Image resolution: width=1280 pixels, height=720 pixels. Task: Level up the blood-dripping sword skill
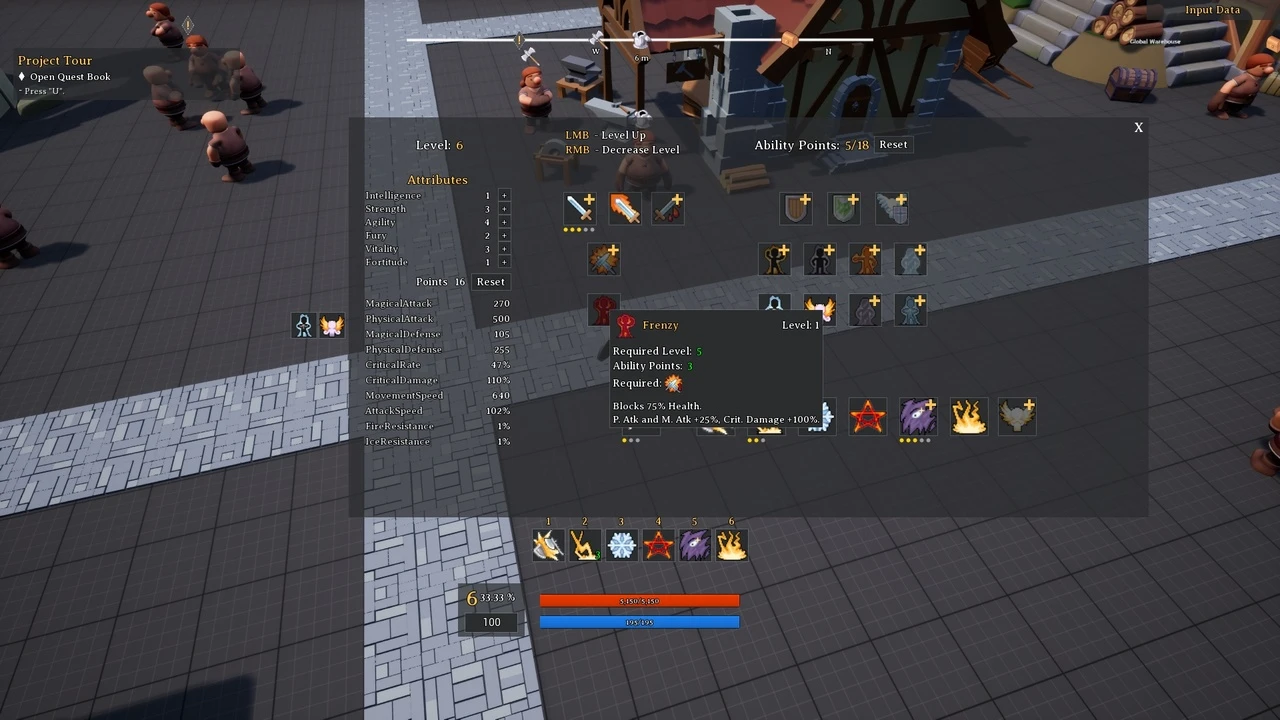(x=668, y=208)
